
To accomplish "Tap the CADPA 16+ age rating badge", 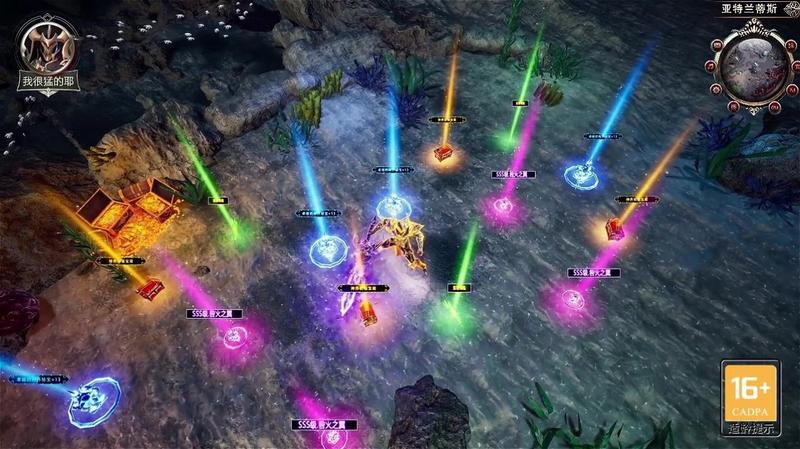I will click(x=749, y=394).
